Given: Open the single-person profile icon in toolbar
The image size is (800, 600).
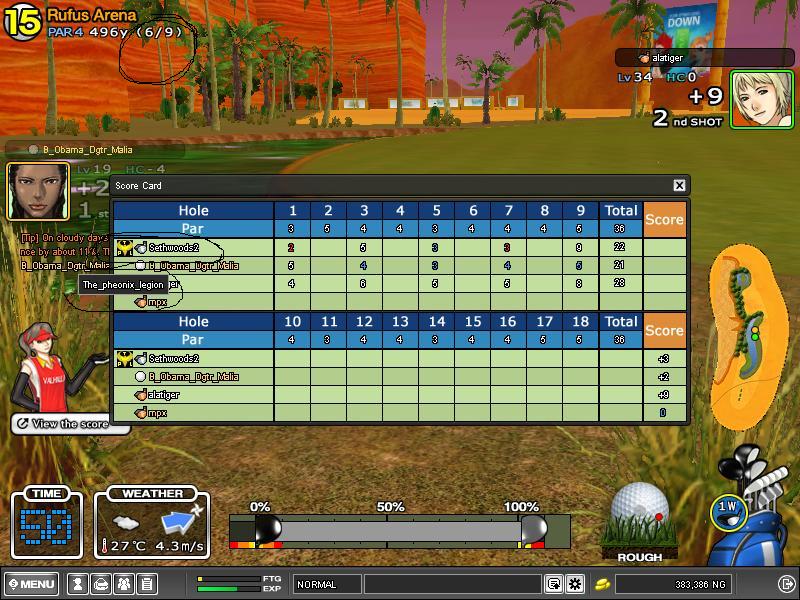Looking at the screenshot, I should (78, 584).
